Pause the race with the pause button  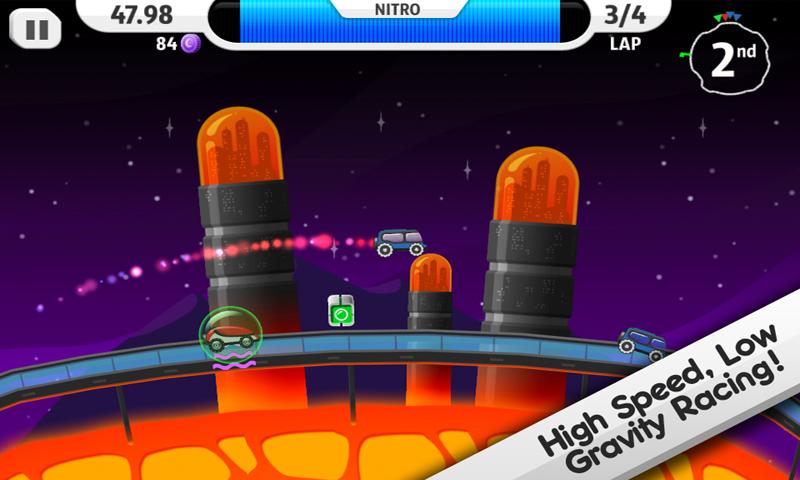tap(36, 29)
